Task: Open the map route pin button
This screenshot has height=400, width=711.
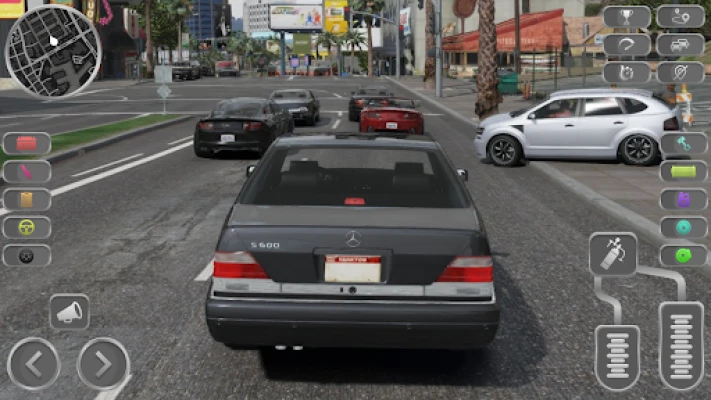Action: click(680, 17)
